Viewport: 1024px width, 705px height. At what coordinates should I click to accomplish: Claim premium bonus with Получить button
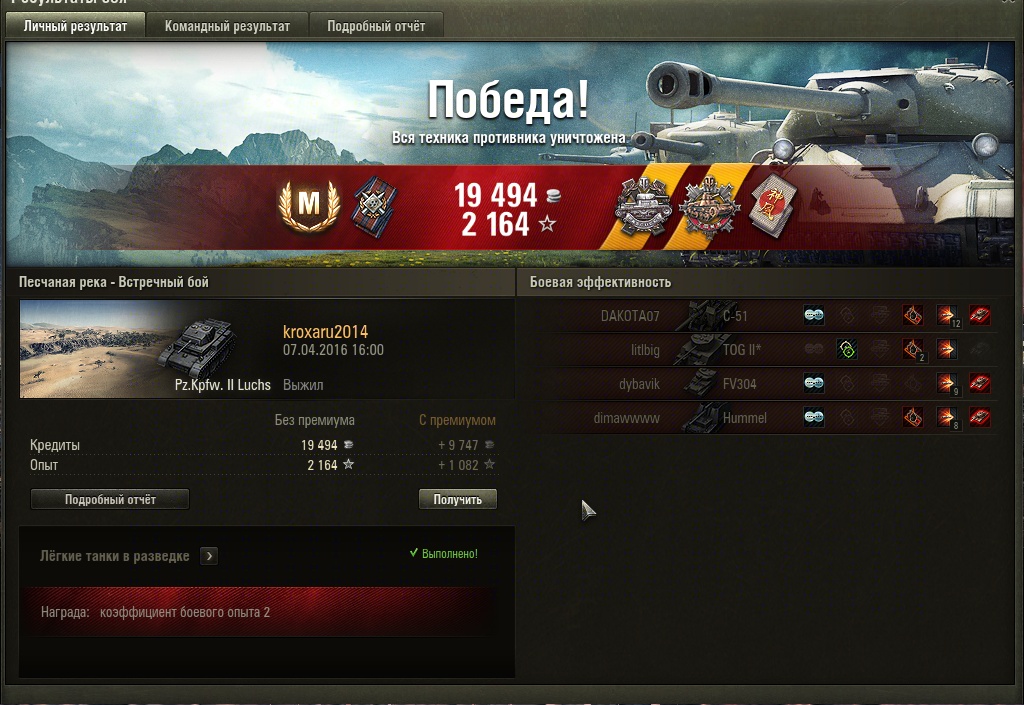coord(457,499)
